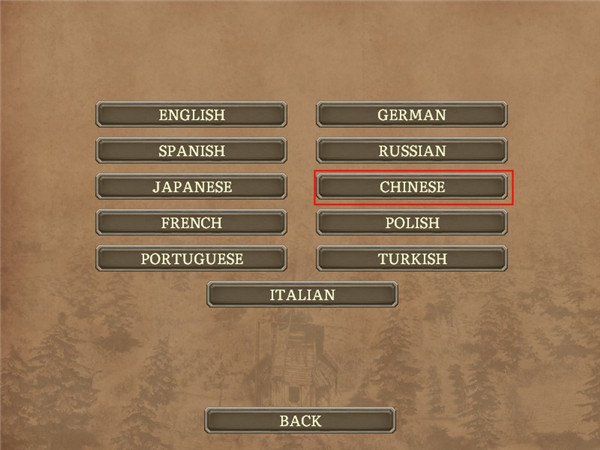Select Turkish from the language options

[x=411, y=259]
